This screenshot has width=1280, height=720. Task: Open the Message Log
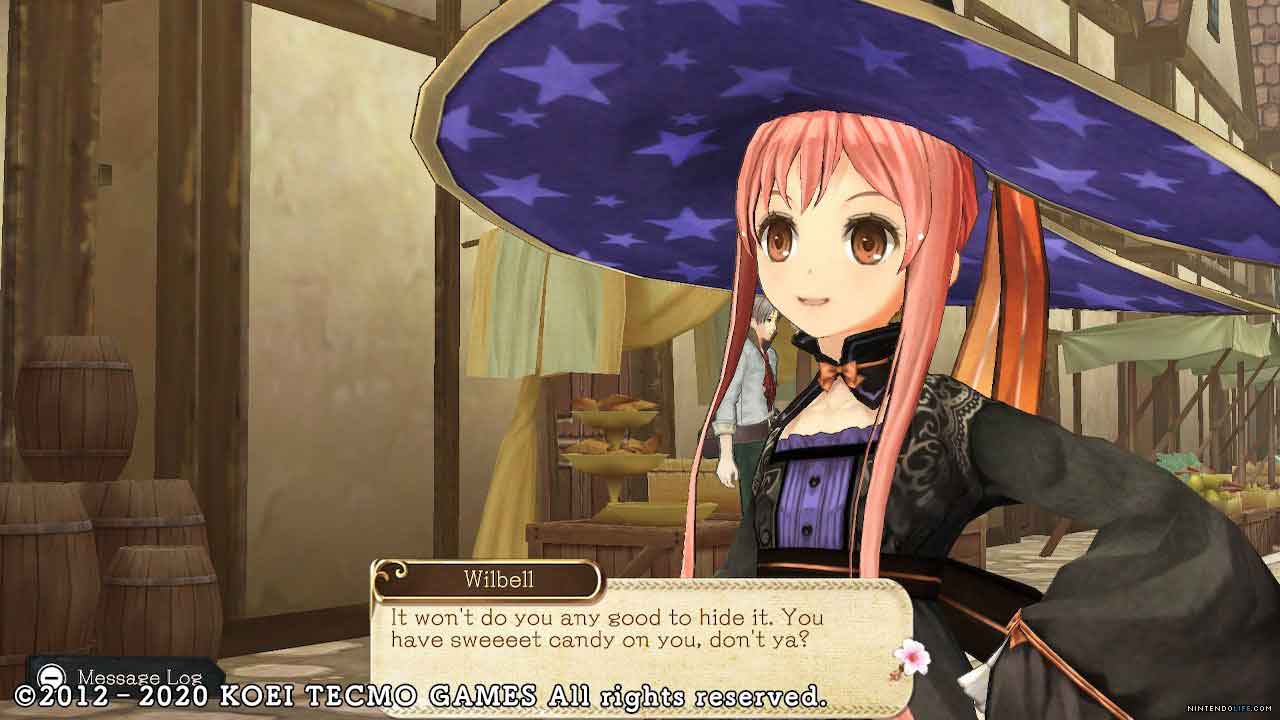coord(124,677)
